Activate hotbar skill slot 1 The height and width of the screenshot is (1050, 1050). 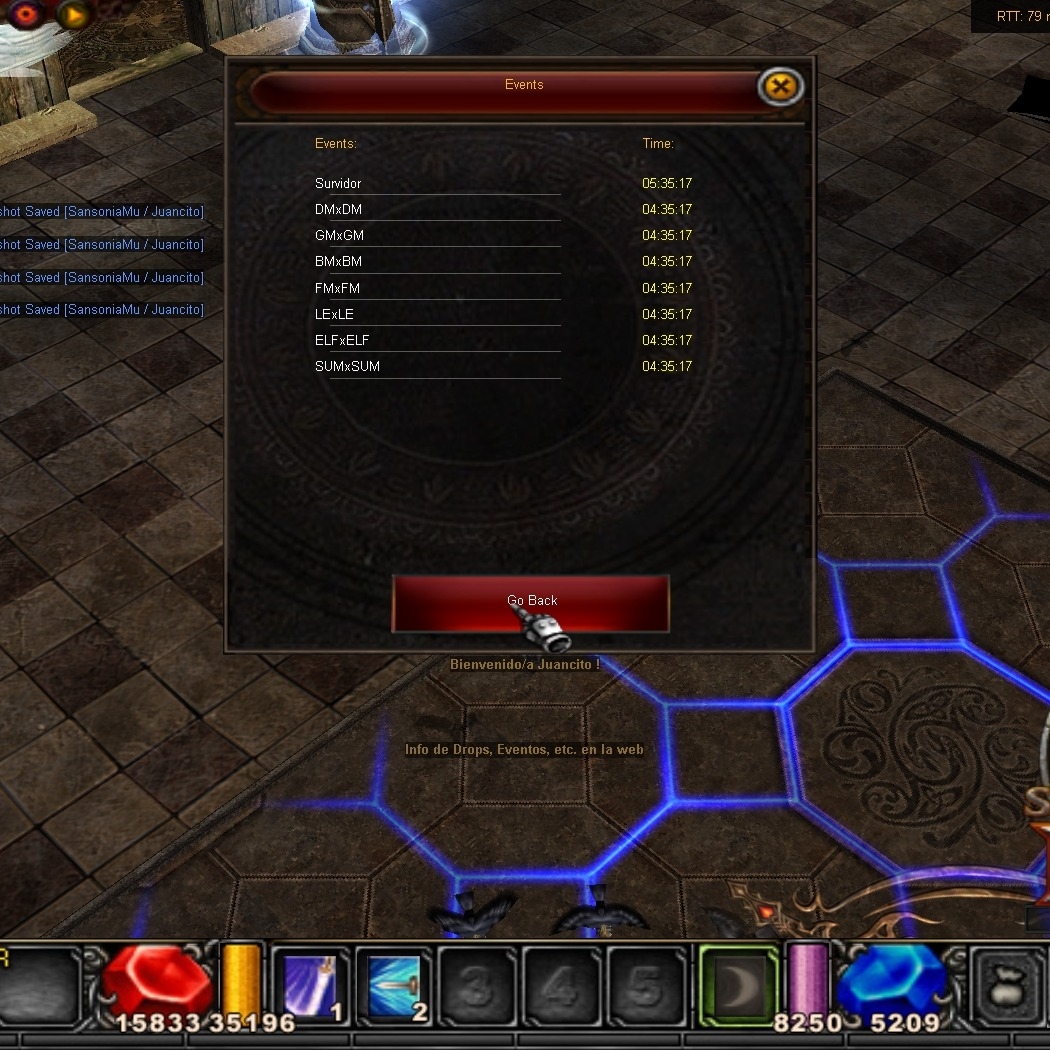coord(311,986)
